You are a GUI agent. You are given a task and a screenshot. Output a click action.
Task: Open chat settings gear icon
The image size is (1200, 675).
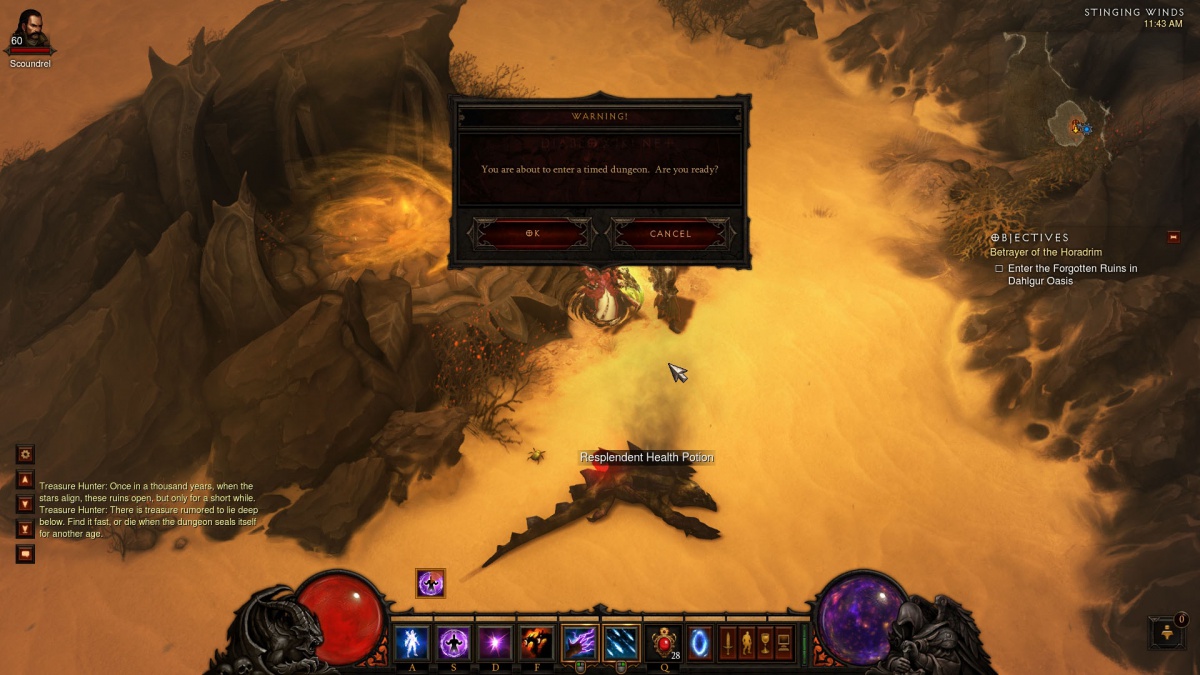point(26,454)
